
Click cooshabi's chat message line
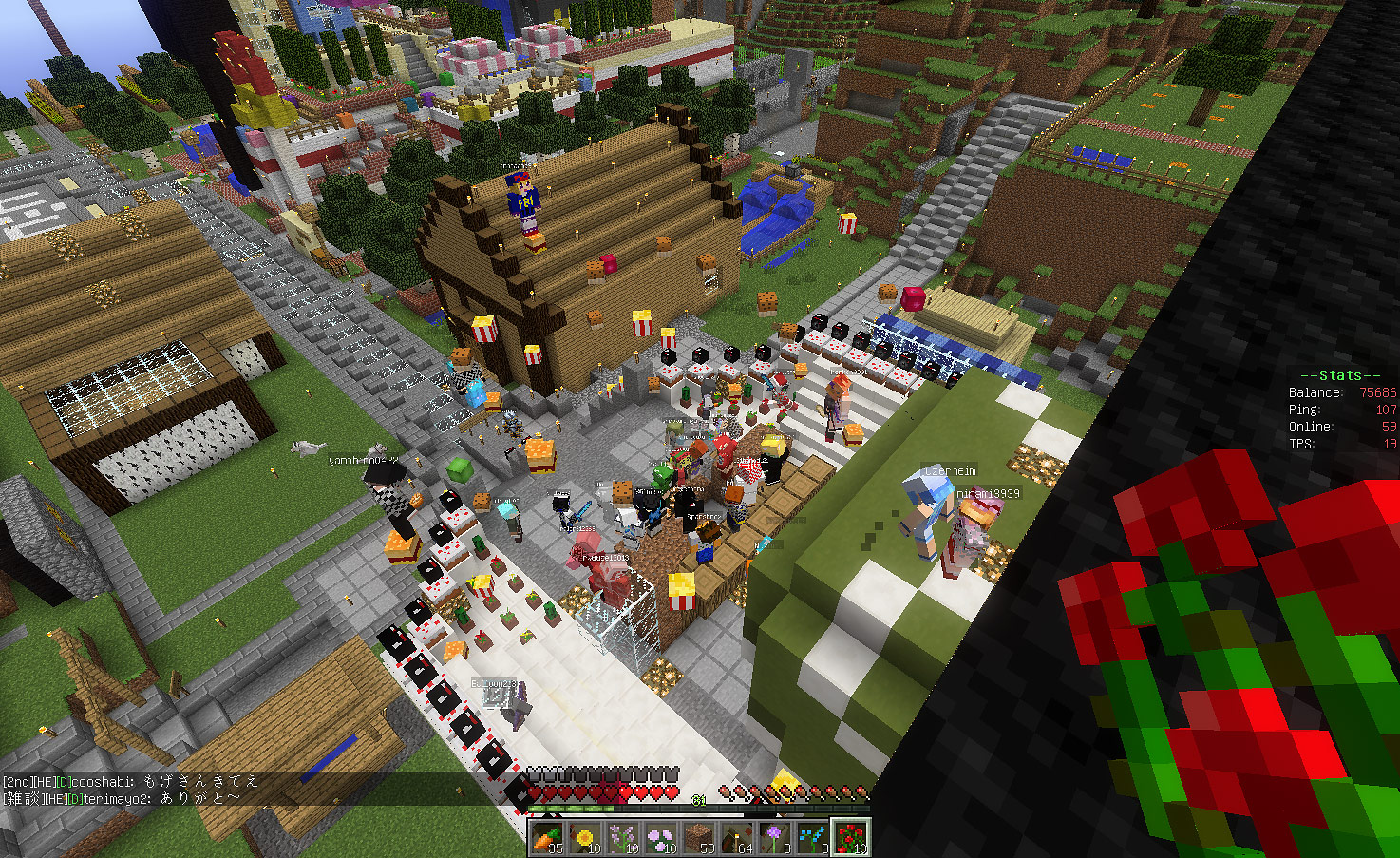[x=131, y=781]
